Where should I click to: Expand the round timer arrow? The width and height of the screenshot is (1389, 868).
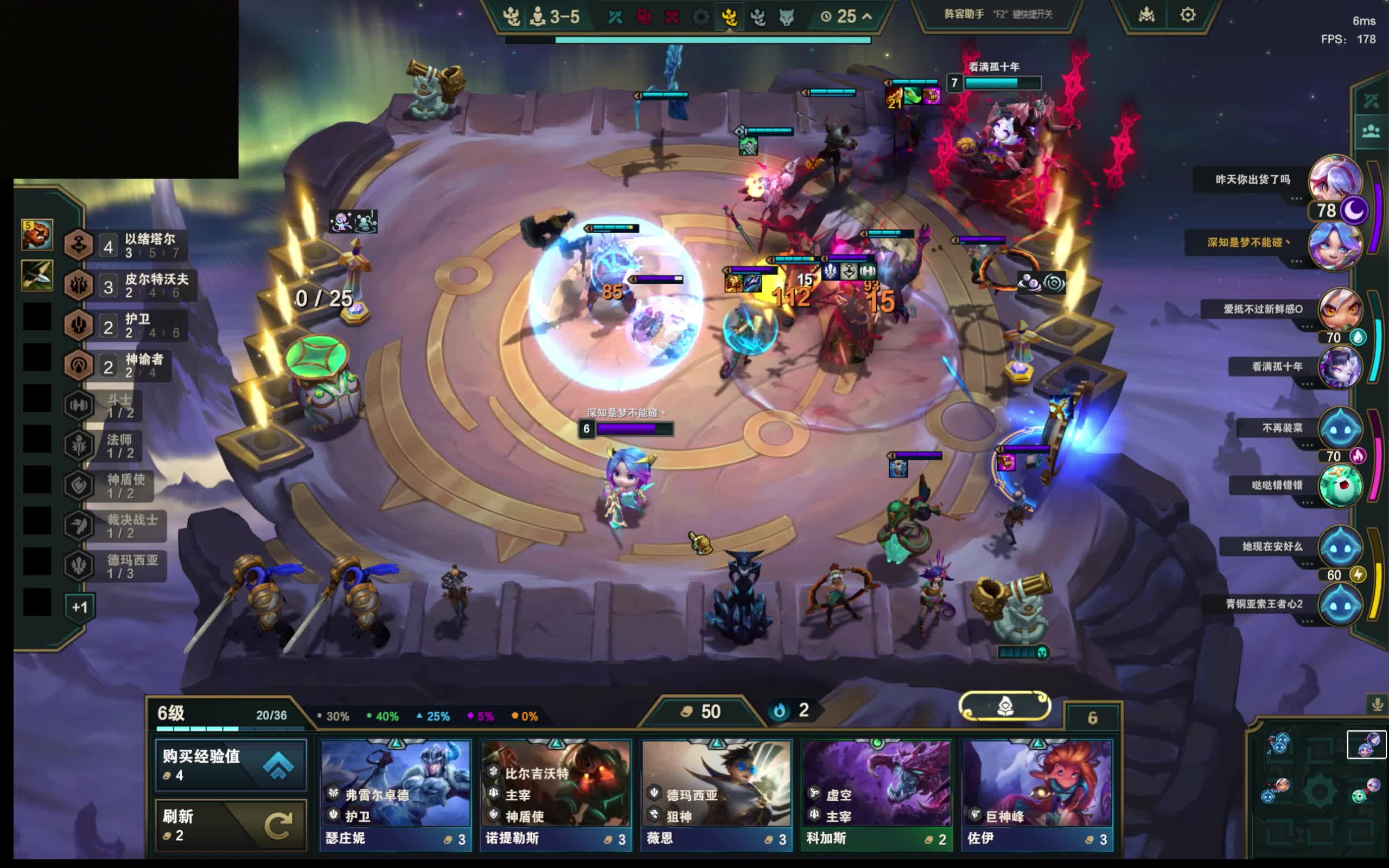(866, 17)
